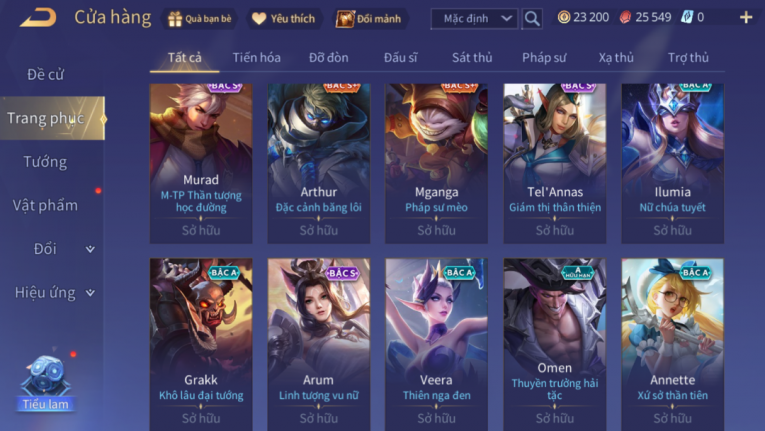Viewport: 765px width, 431px height.
Task: Switch to the Tiến hóa tab
Action: [256, 58]
